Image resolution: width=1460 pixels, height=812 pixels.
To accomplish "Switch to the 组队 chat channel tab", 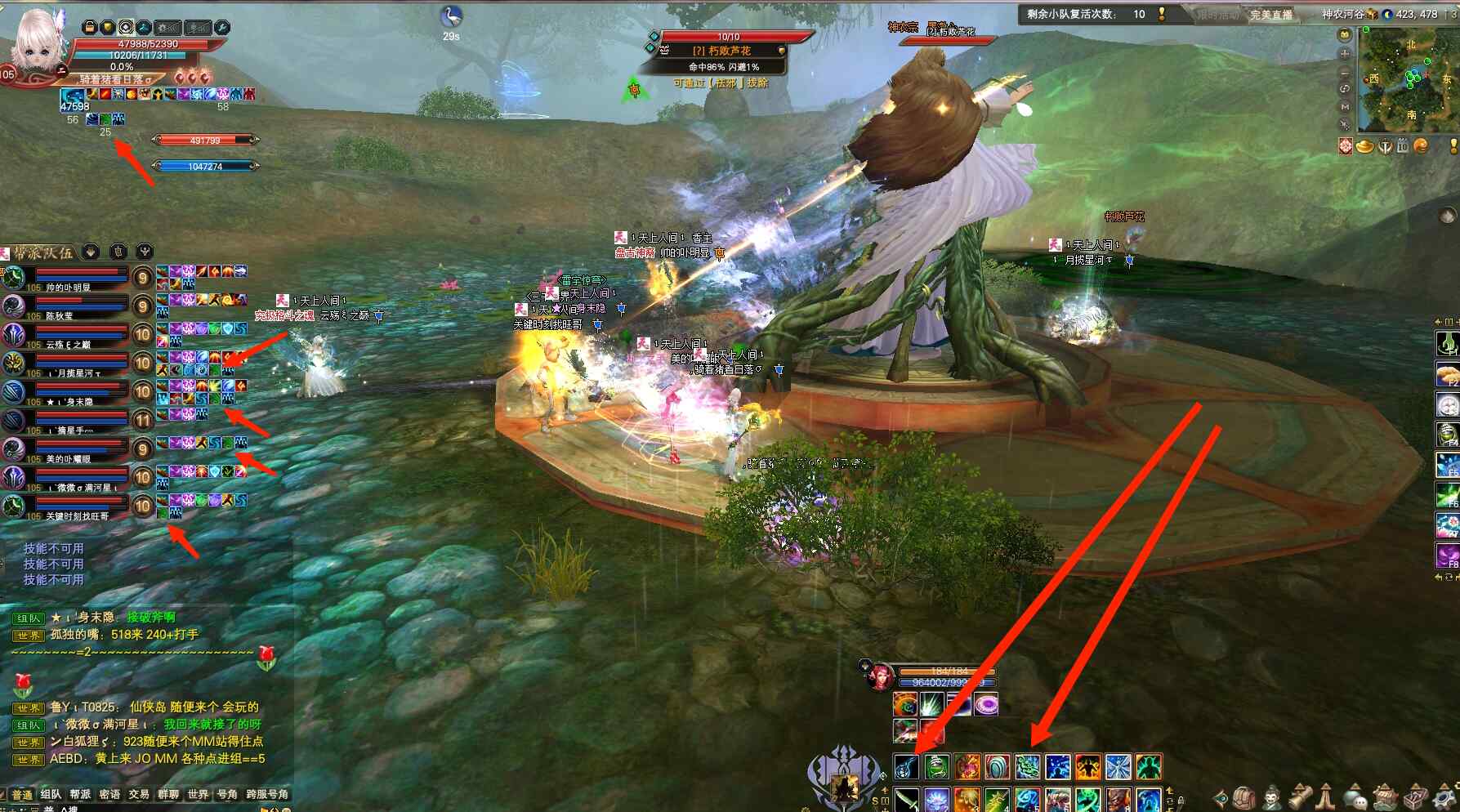I will tap(51, 794).
